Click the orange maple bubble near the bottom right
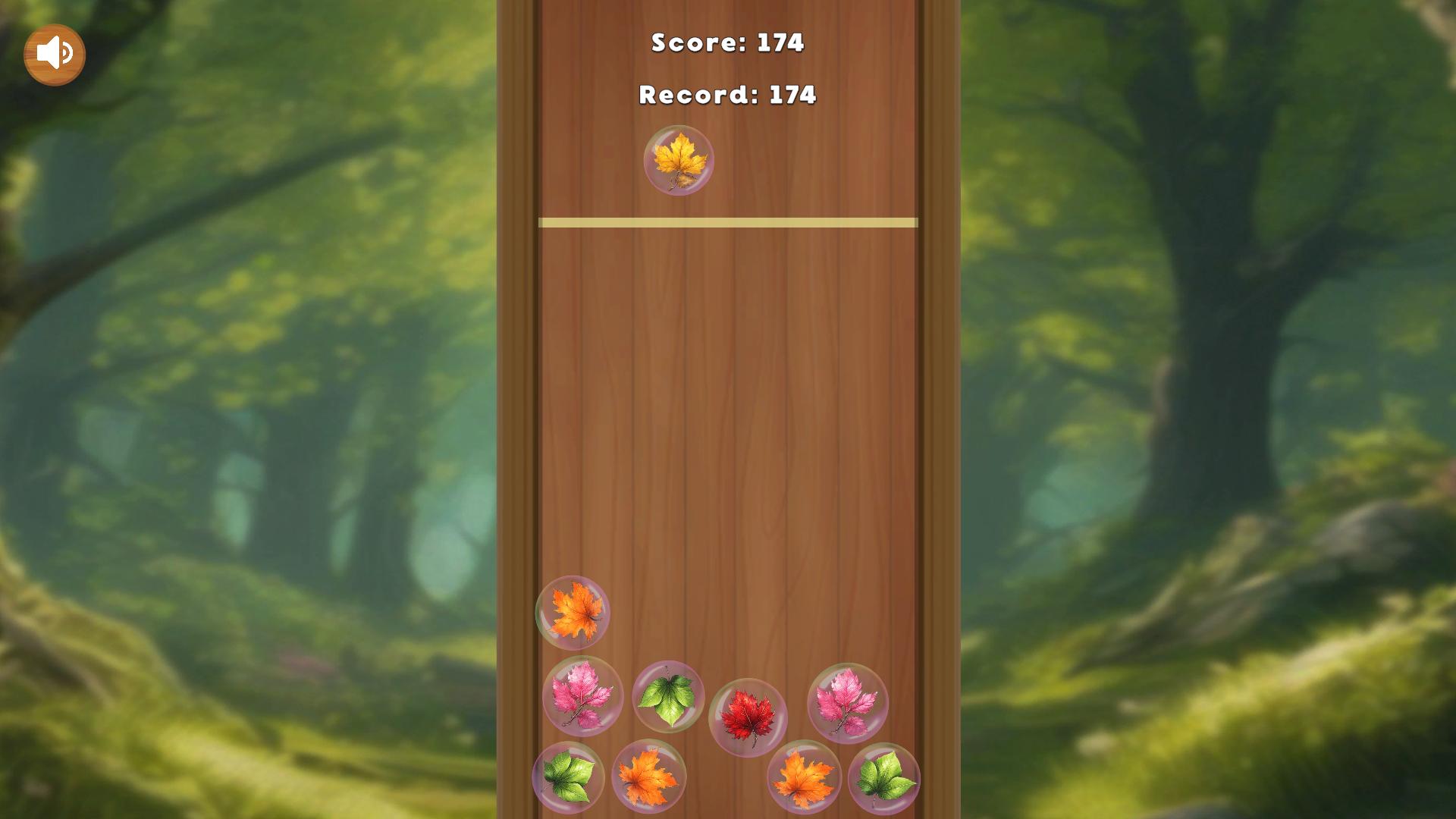Viewport: 1456px width, 819px height. tap(802, 778)
